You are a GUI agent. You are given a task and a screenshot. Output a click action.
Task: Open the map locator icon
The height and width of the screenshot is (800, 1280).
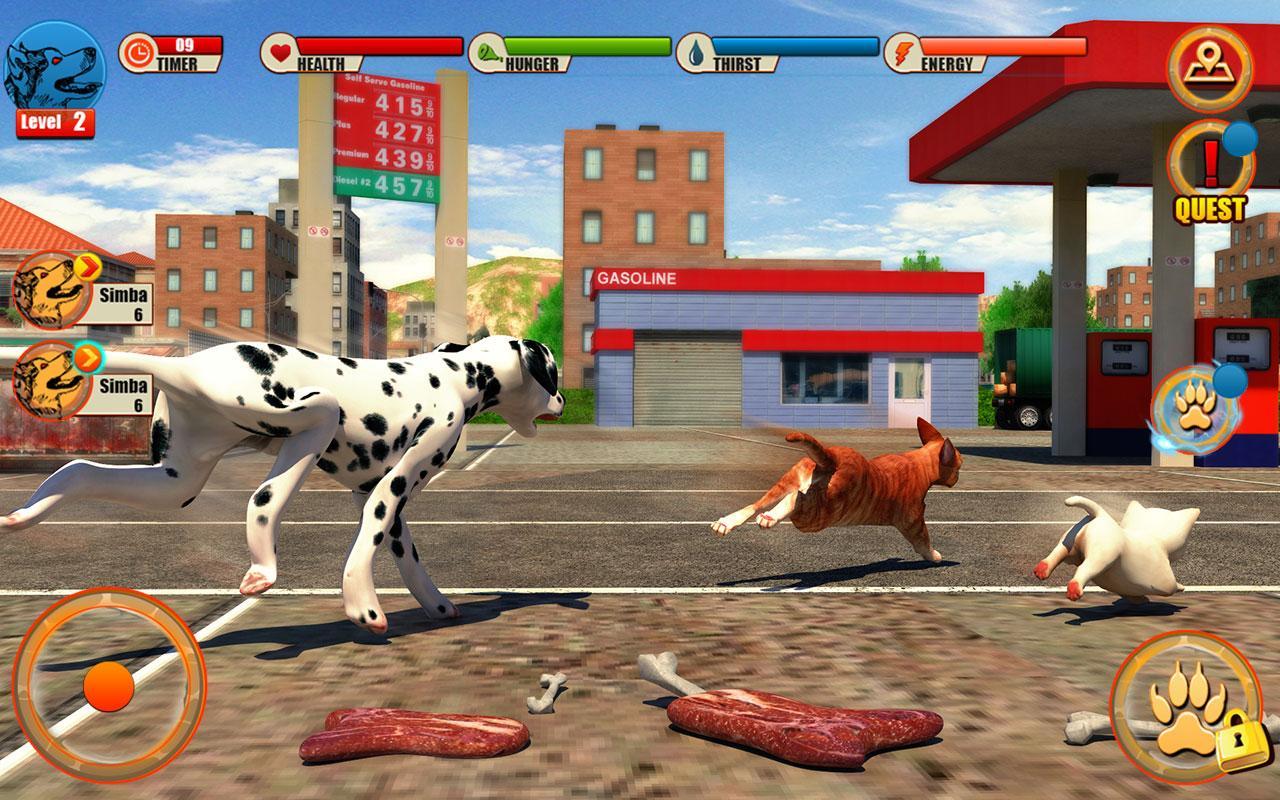pos(1209,65)
